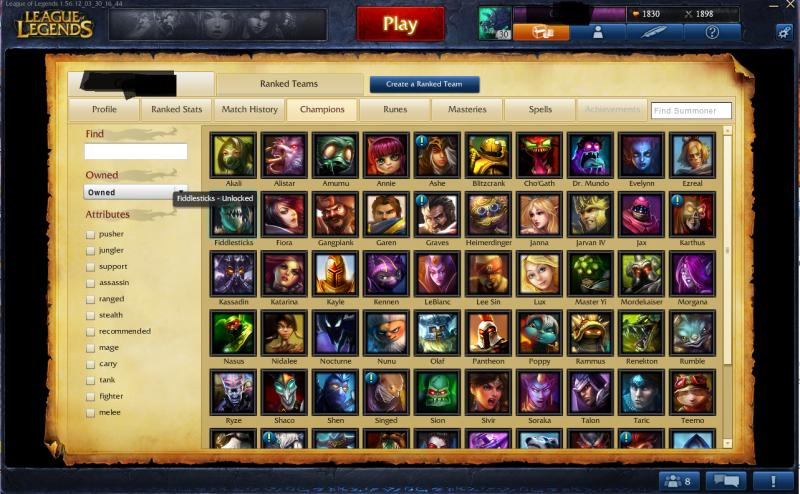Screen dimensions: 800x494
Task: Select the Spells tab
Action: tap(540, 110)
